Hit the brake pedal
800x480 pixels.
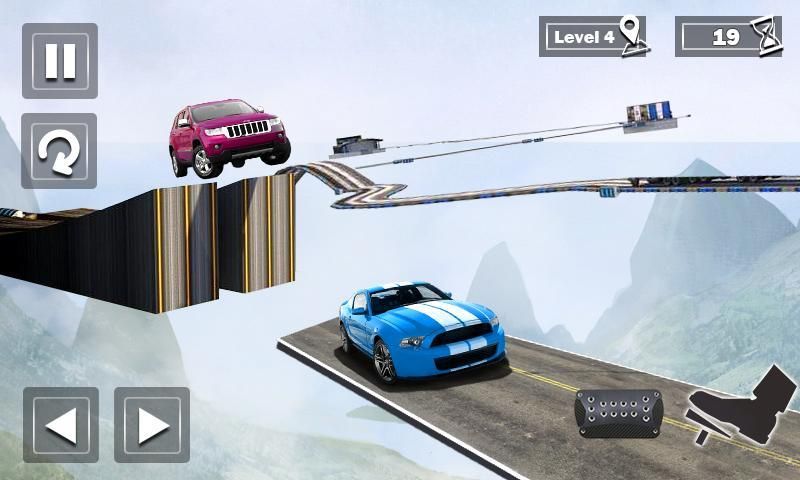tap(620, 412)
